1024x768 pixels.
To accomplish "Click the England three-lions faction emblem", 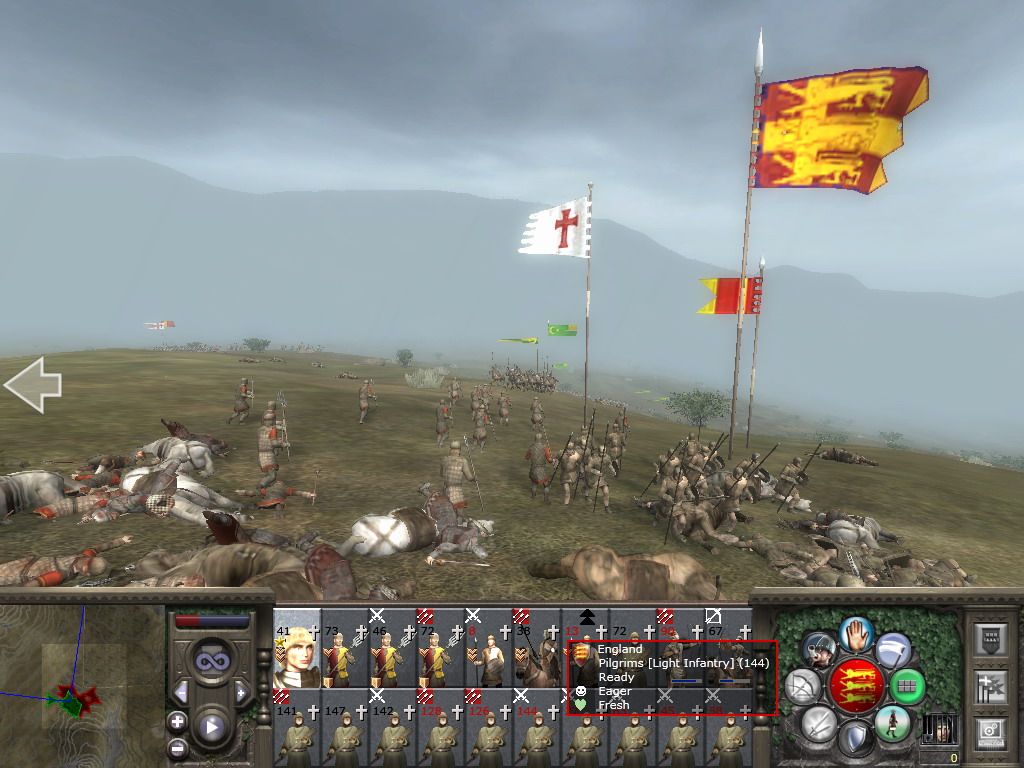I will click(x=856, y=686).
